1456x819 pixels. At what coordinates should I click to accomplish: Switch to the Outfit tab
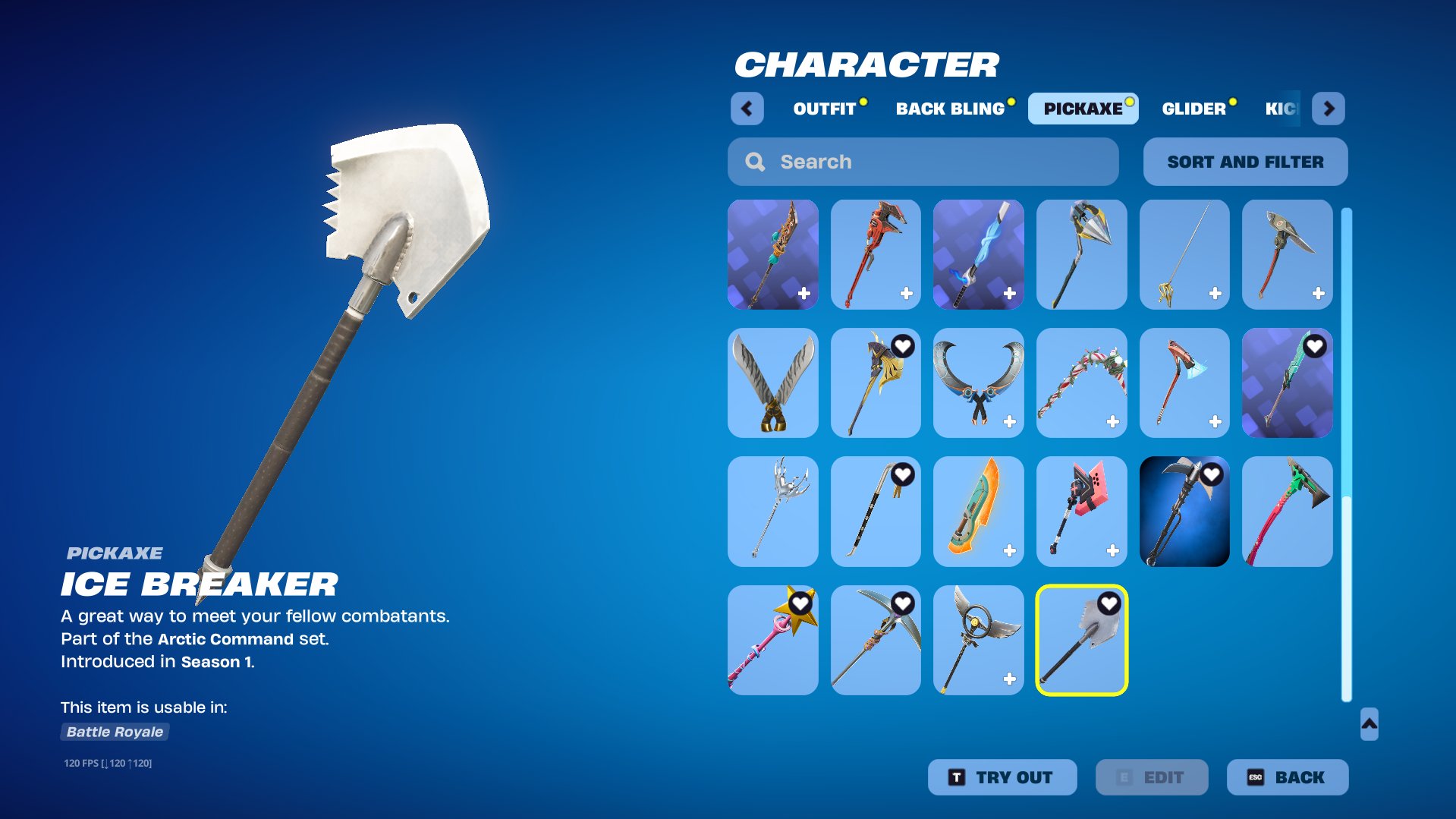click(825, 109)
